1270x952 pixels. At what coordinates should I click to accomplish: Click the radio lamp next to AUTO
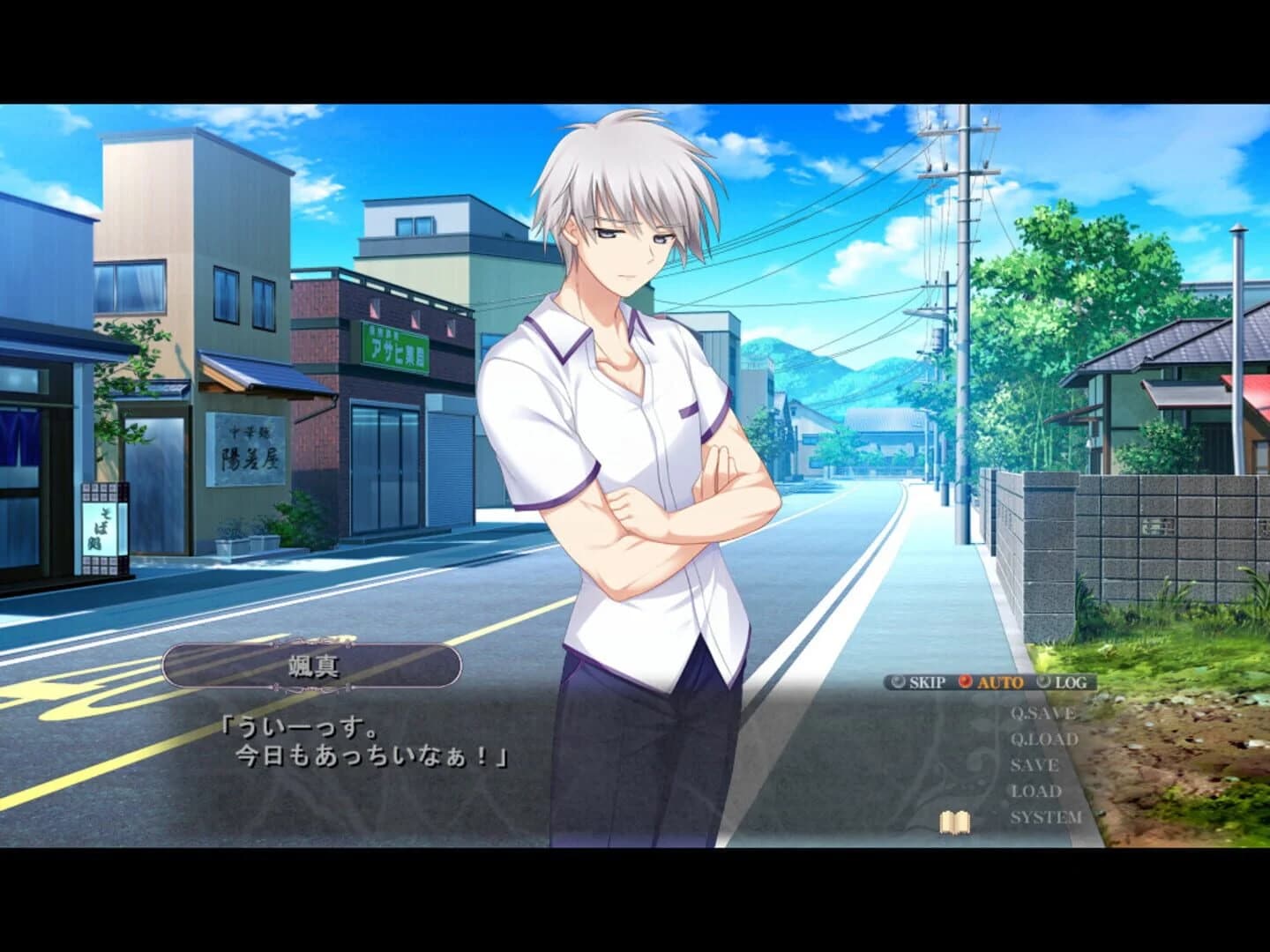965,681
